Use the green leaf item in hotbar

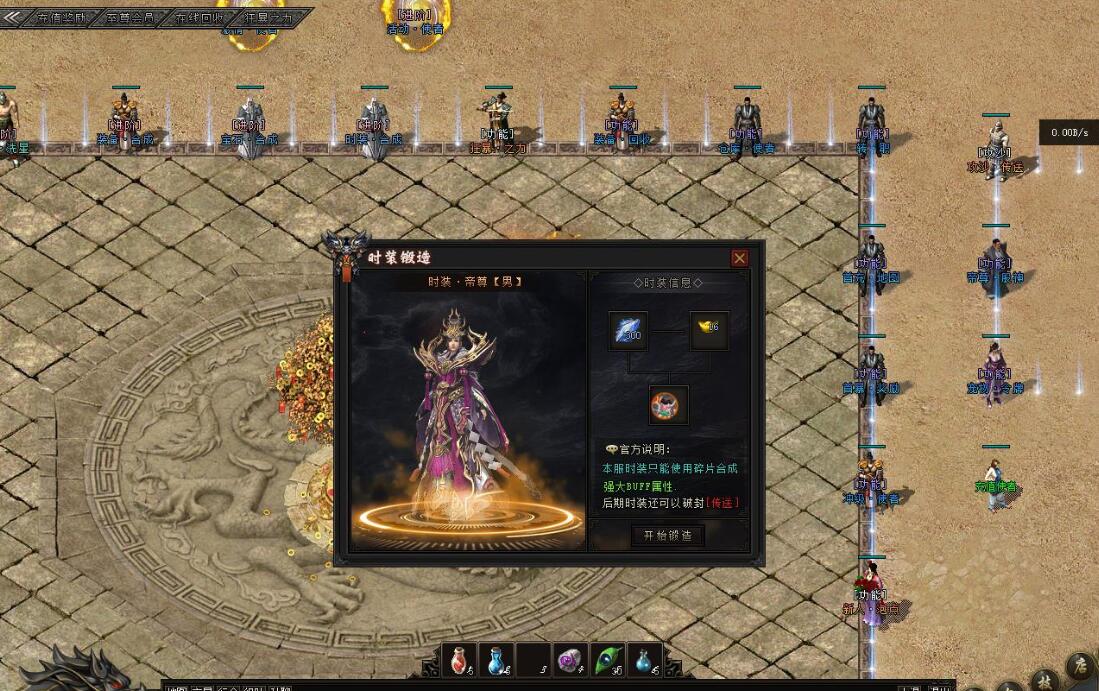(608, 660)
